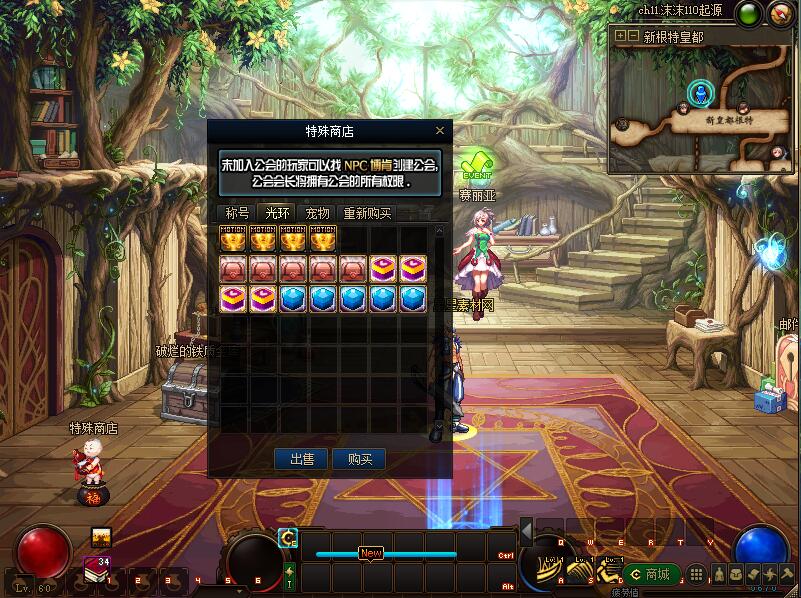The width and height of the screenshot is (801, 598).
Task: Choose the first blue cube item
Action: tap(293, 298)
